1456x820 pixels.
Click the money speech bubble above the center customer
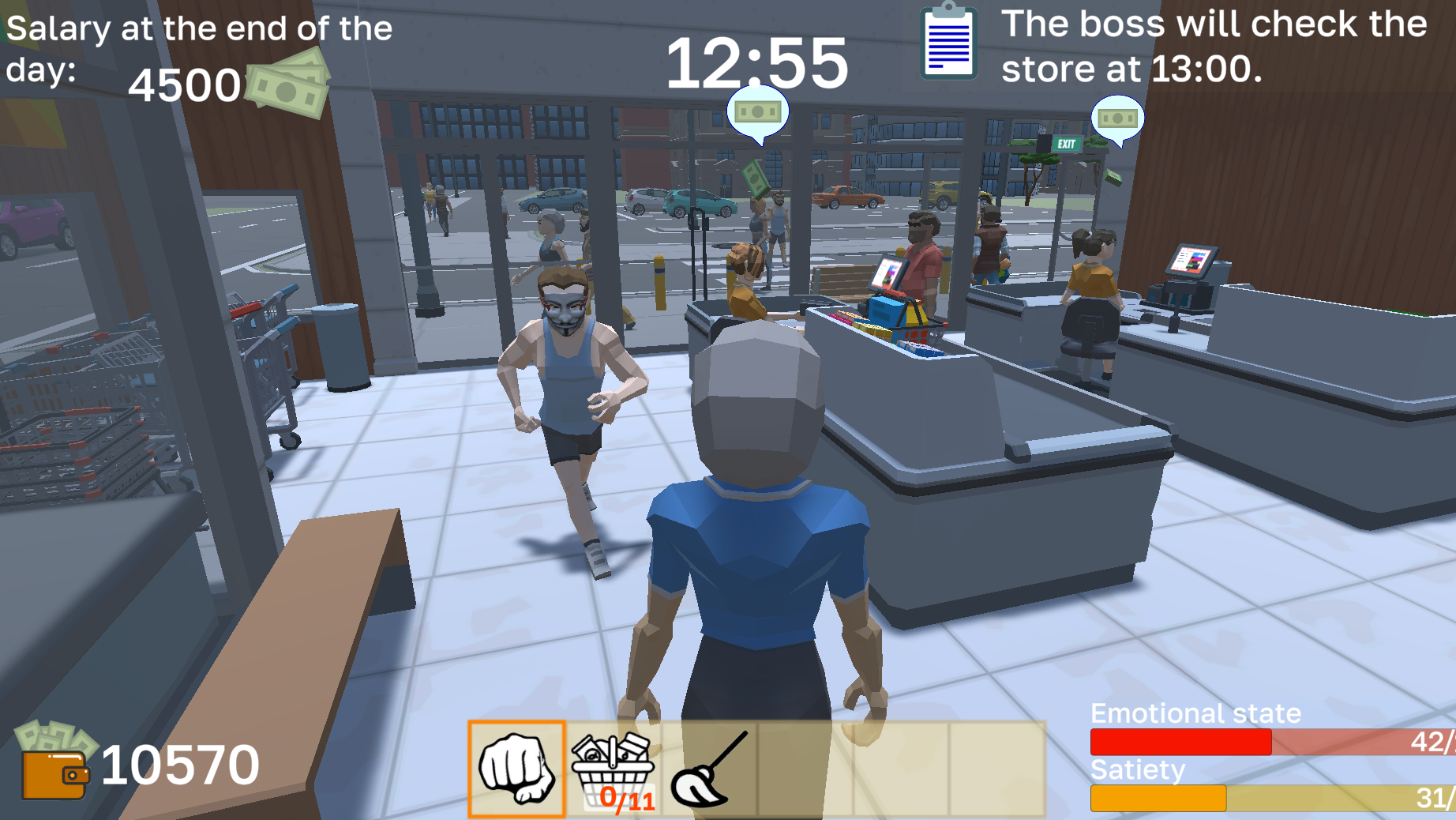click(756, 112)
